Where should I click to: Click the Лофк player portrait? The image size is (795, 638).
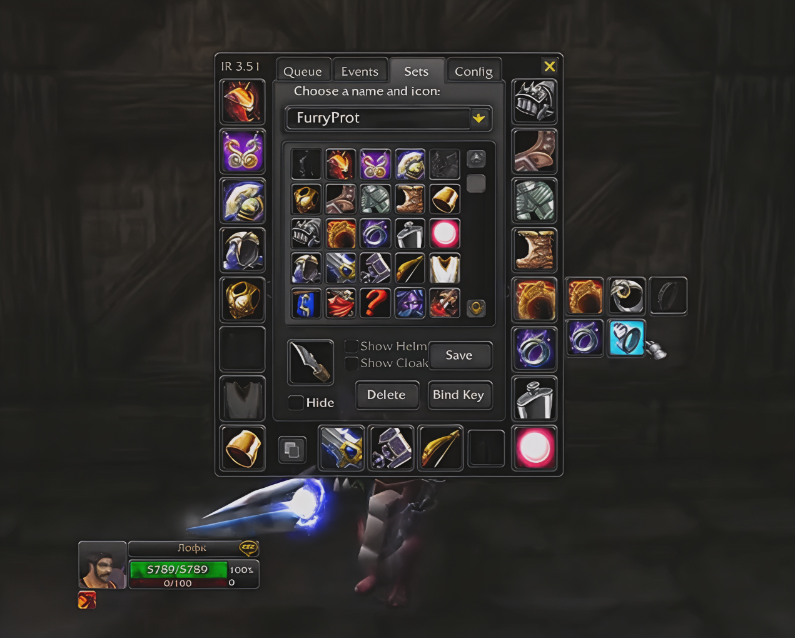pyautogui.click(x=102, y=565)
